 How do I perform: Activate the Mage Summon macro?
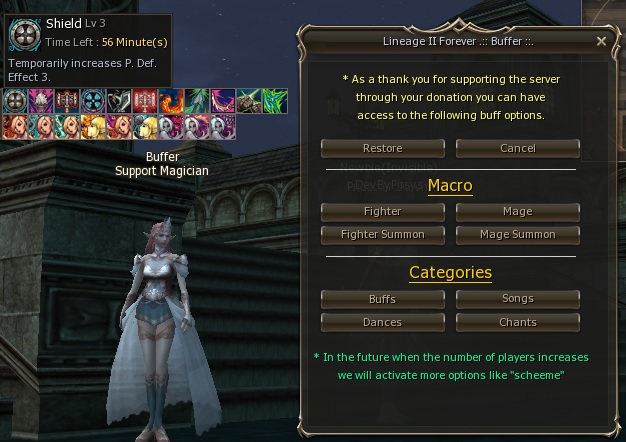tap(517, 234)
